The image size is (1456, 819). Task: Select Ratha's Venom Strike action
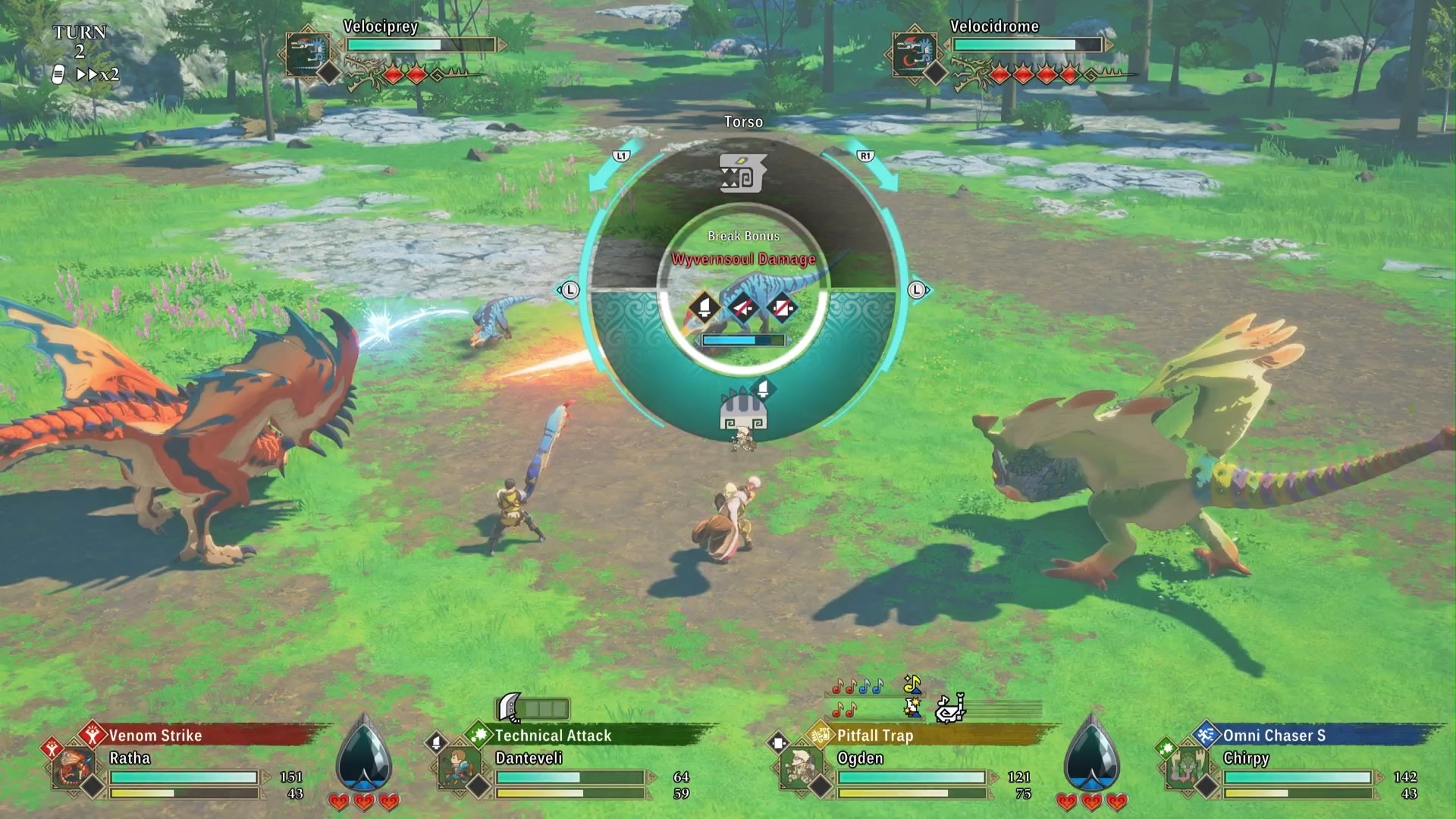155,736
